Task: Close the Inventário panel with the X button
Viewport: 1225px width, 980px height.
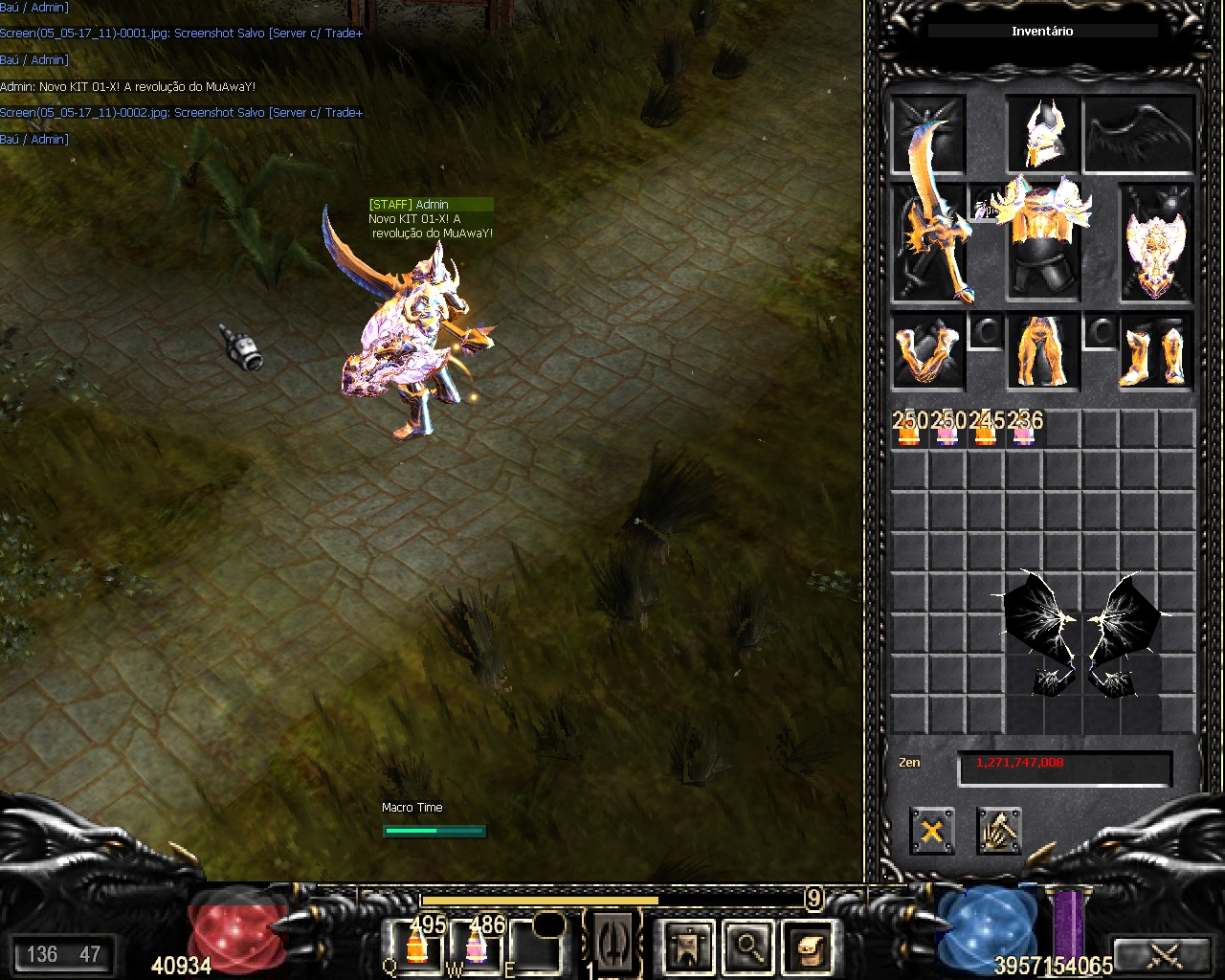Action: 931,830
